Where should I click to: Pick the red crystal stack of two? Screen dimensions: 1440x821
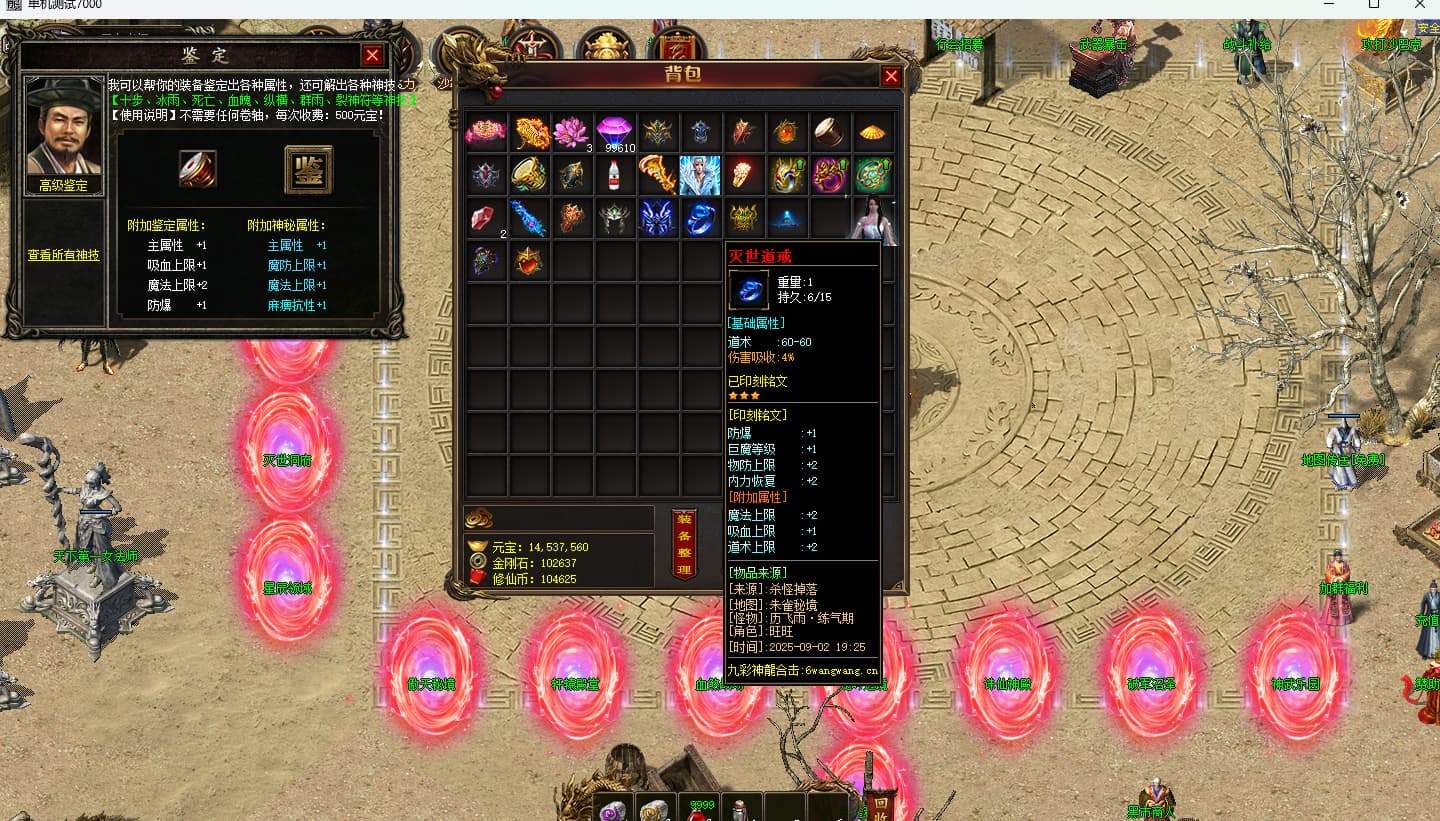click(x=486, y=219)
